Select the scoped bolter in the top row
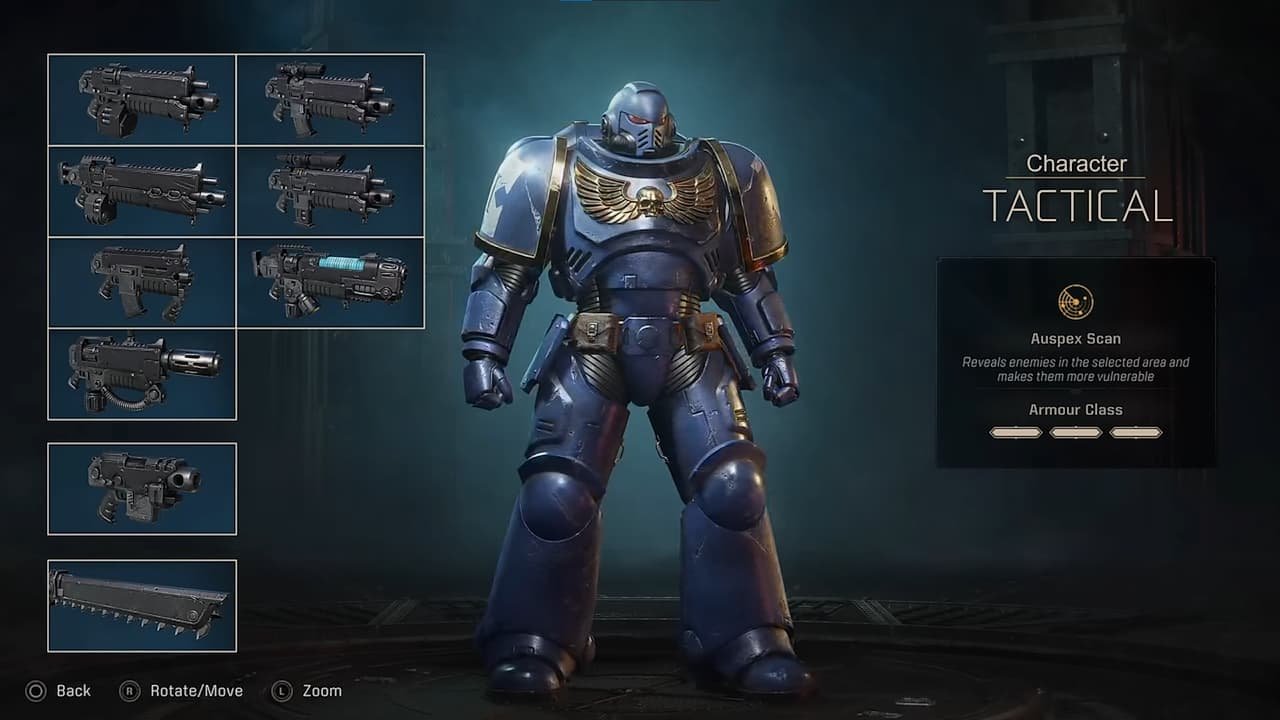The width and height of the screenshot is (1280, 720). click(x=331, y=99)
